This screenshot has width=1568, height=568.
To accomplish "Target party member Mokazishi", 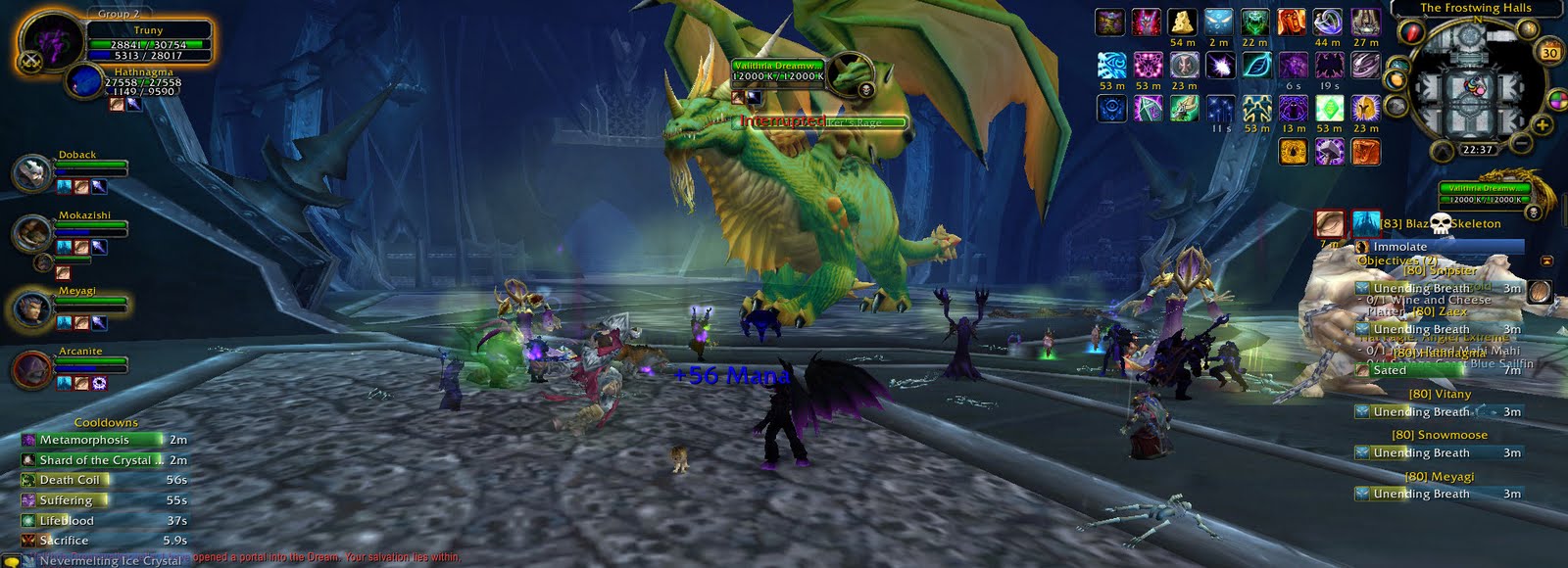I will [x=33, y=234].
